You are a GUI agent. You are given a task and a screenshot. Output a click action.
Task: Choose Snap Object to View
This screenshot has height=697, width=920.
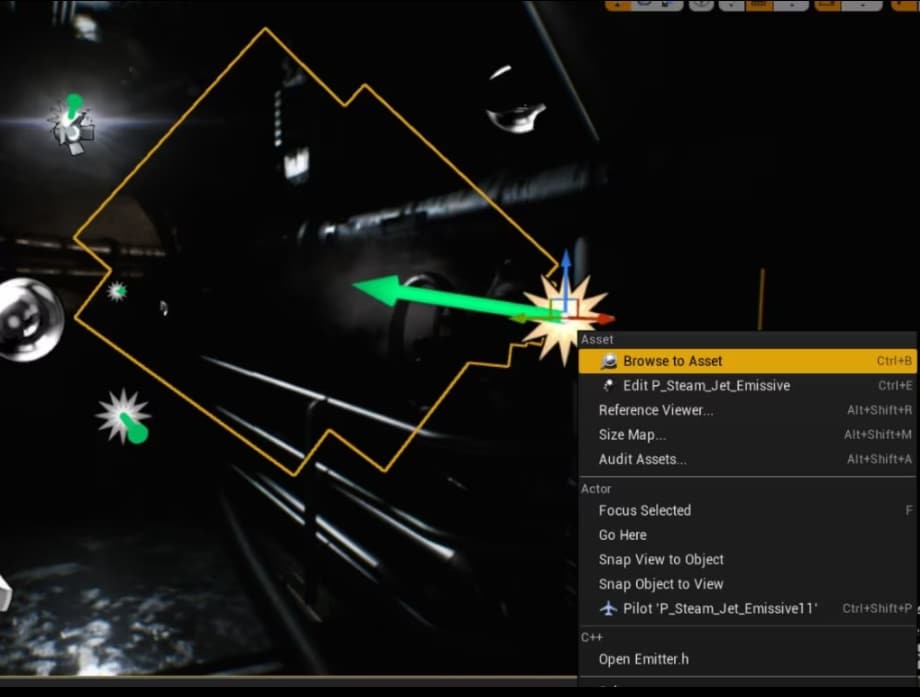click(661, 584)
